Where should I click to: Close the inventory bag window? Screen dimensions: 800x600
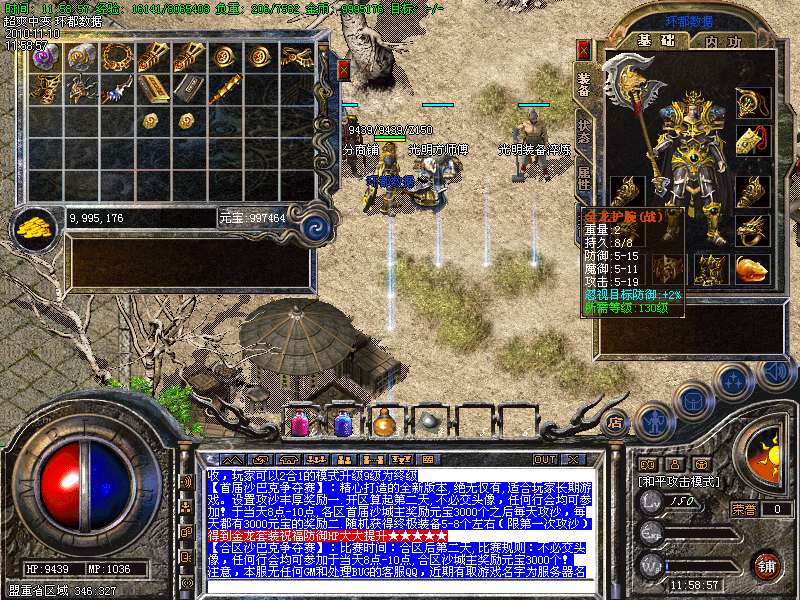coord(343,70)
